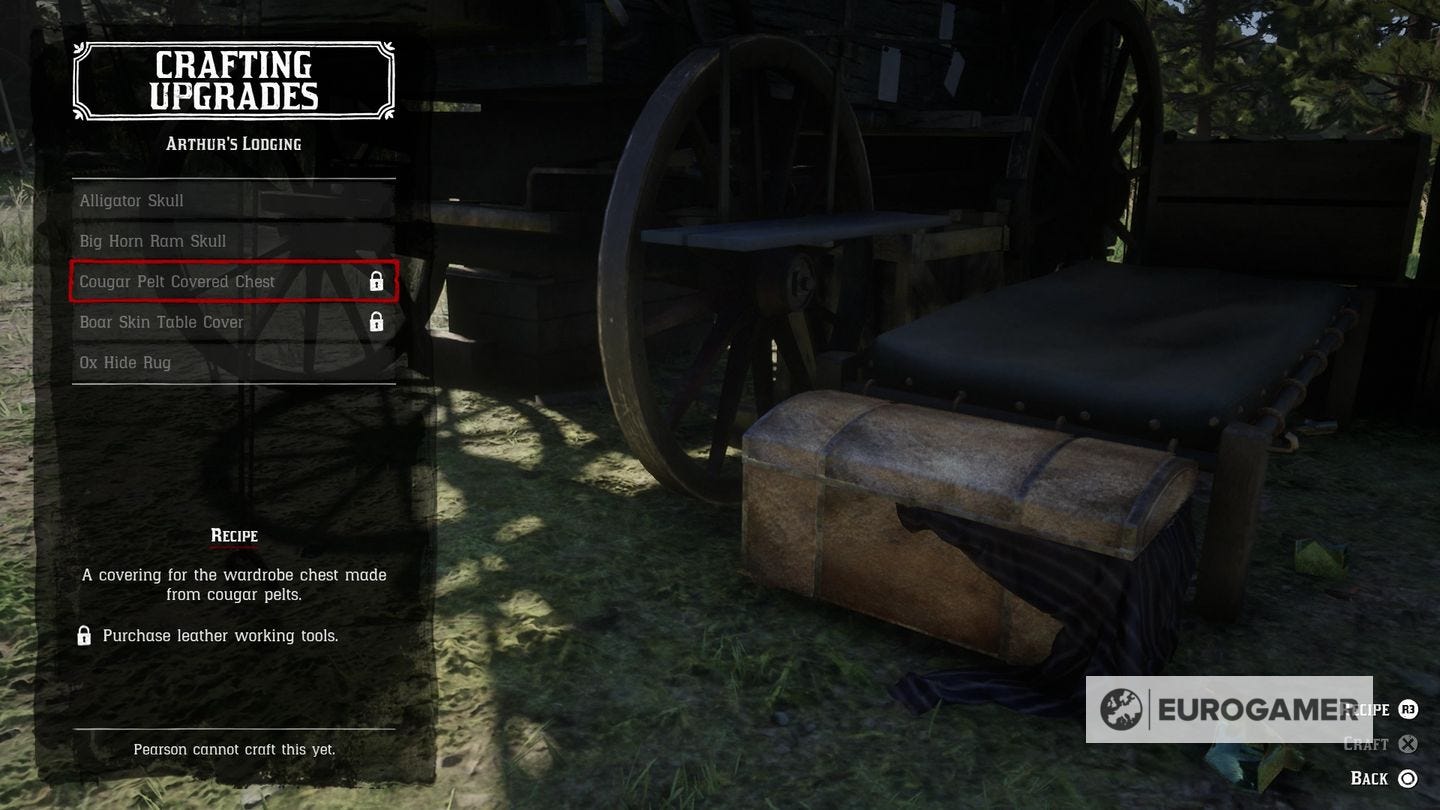Choose Ox Hide Rug from the list
This screenshot has height=810, width=1440.
pyautogui.click(x=125, y=361)
